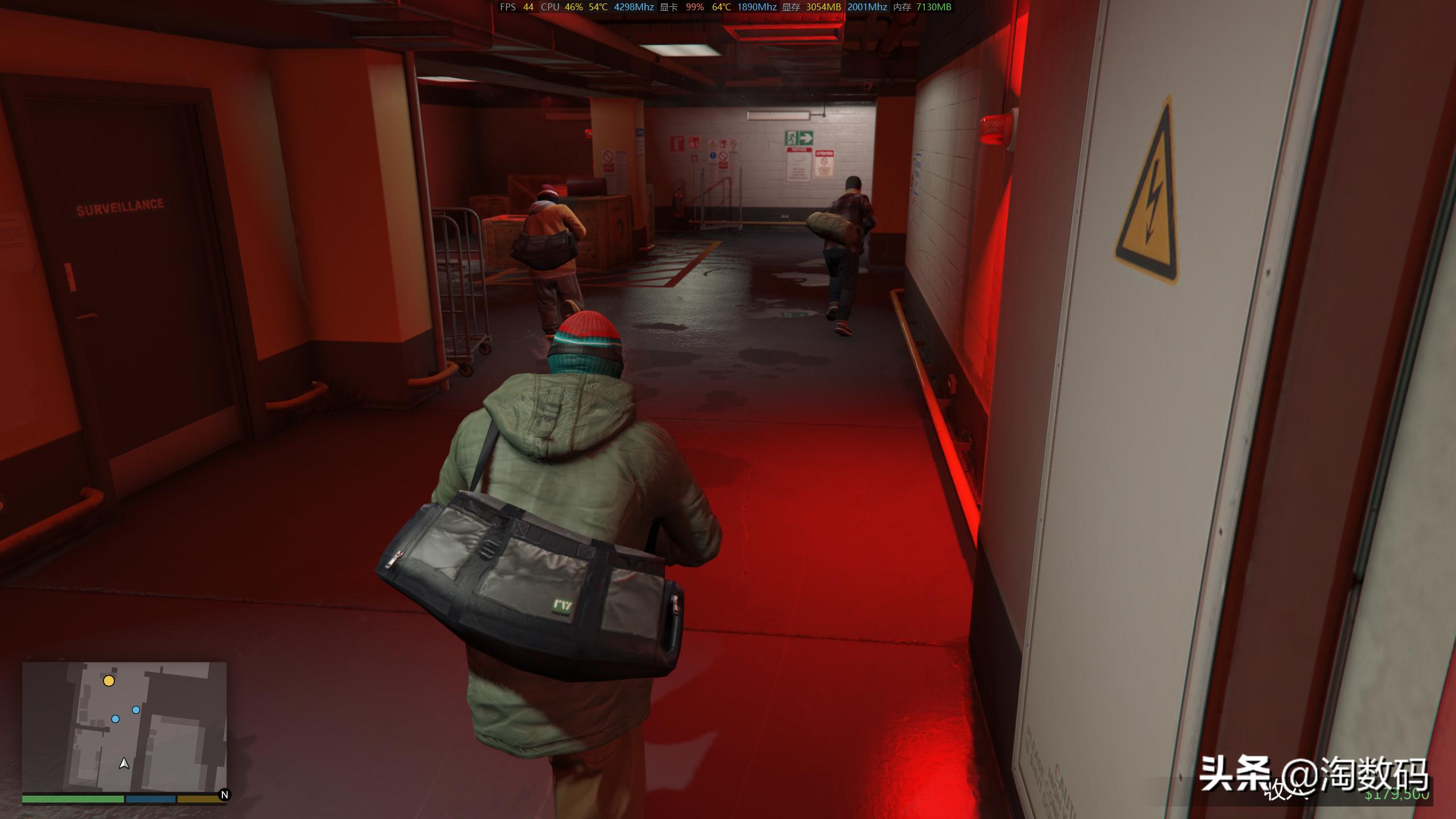The width and height of the screenshot is (1456, 819).
Task: Select the white player arrow on minimap
Action: [x=124, y=763]
